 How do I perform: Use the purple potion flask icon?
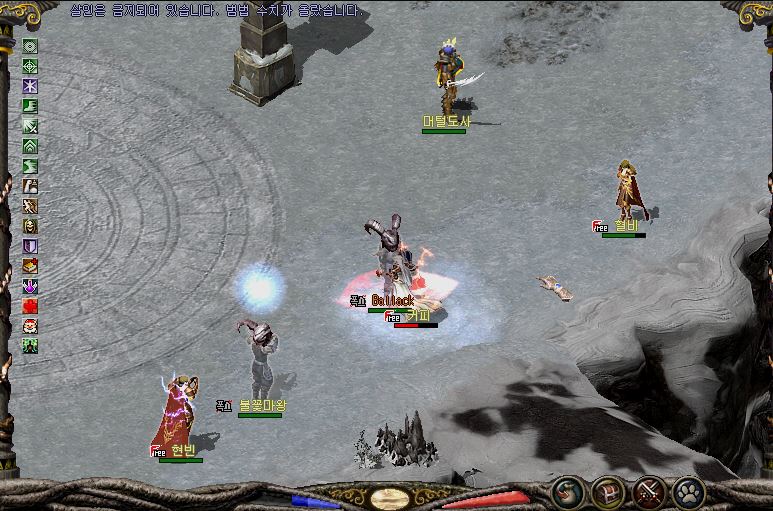(31, 286)
